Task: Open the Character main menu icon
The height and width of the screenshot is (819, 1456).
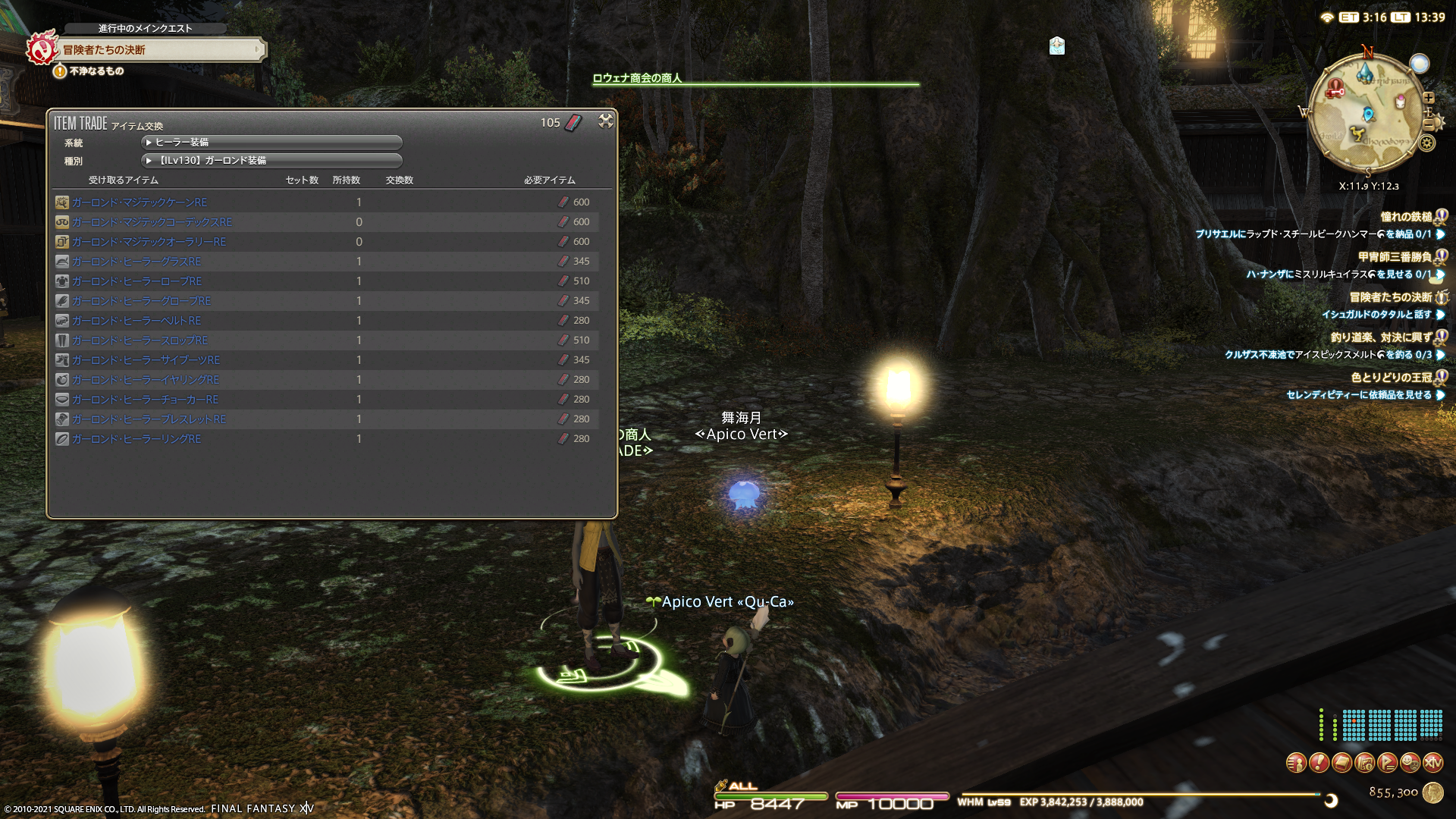Action: coord(1296,763)
